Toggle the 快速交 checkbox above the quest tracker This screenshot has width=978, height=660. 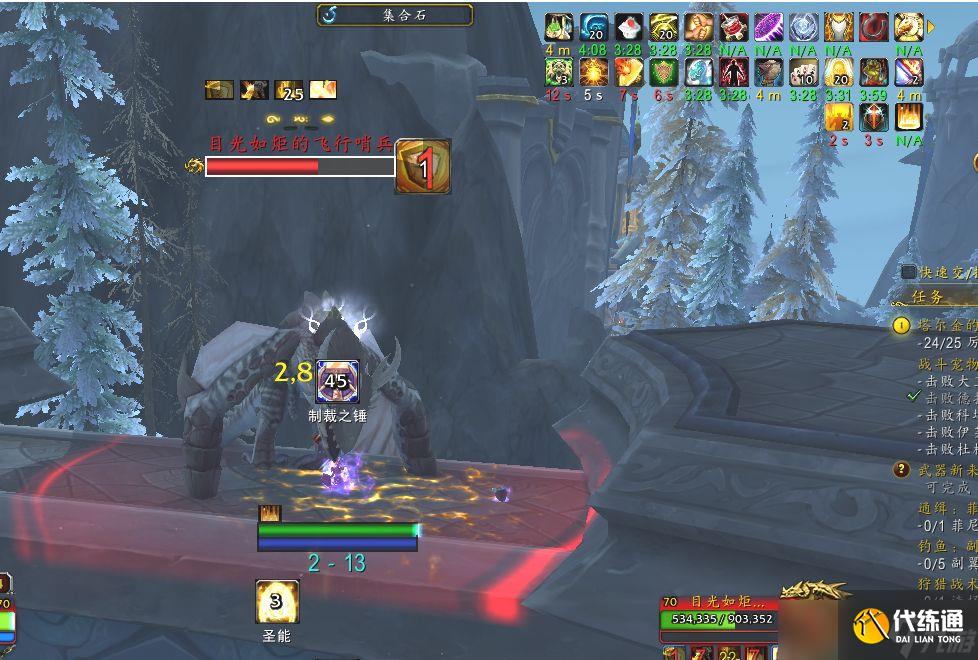[908, 272]
